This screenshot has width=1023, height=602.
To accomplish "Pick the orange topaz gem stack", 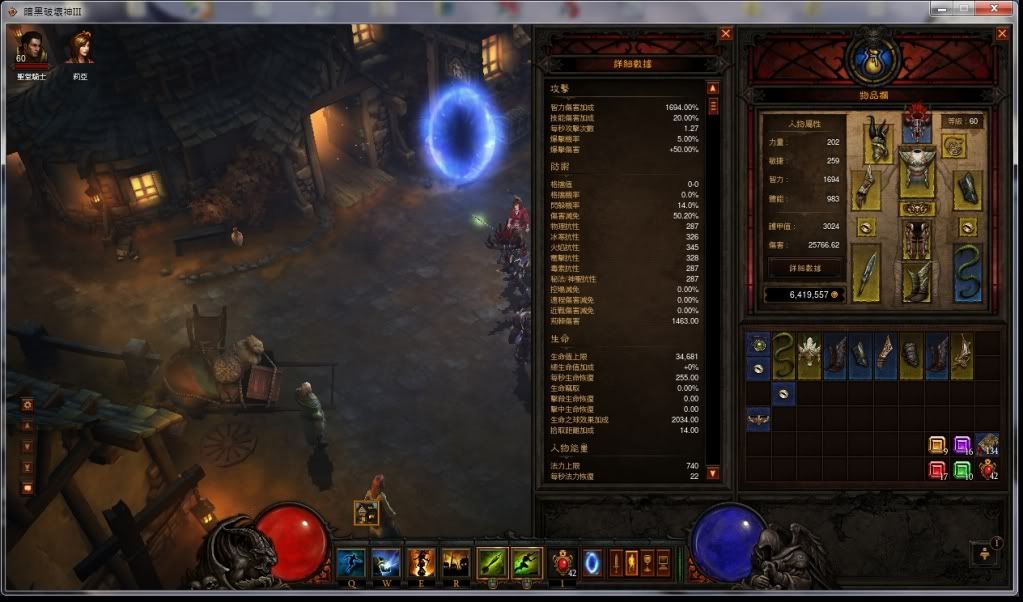I will 937,445.
